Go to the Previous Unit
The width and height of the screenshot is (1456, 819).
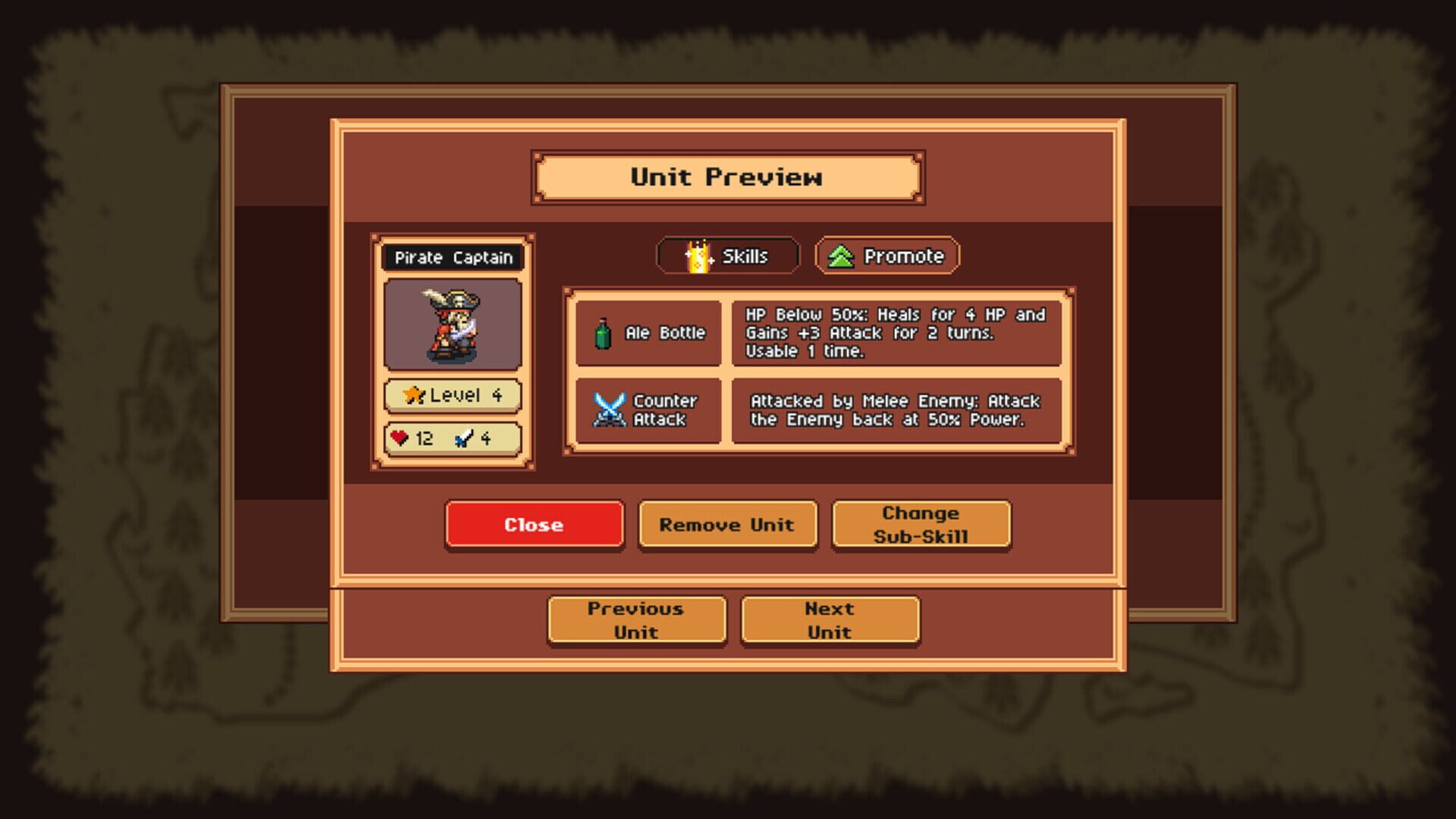(636, 620)
